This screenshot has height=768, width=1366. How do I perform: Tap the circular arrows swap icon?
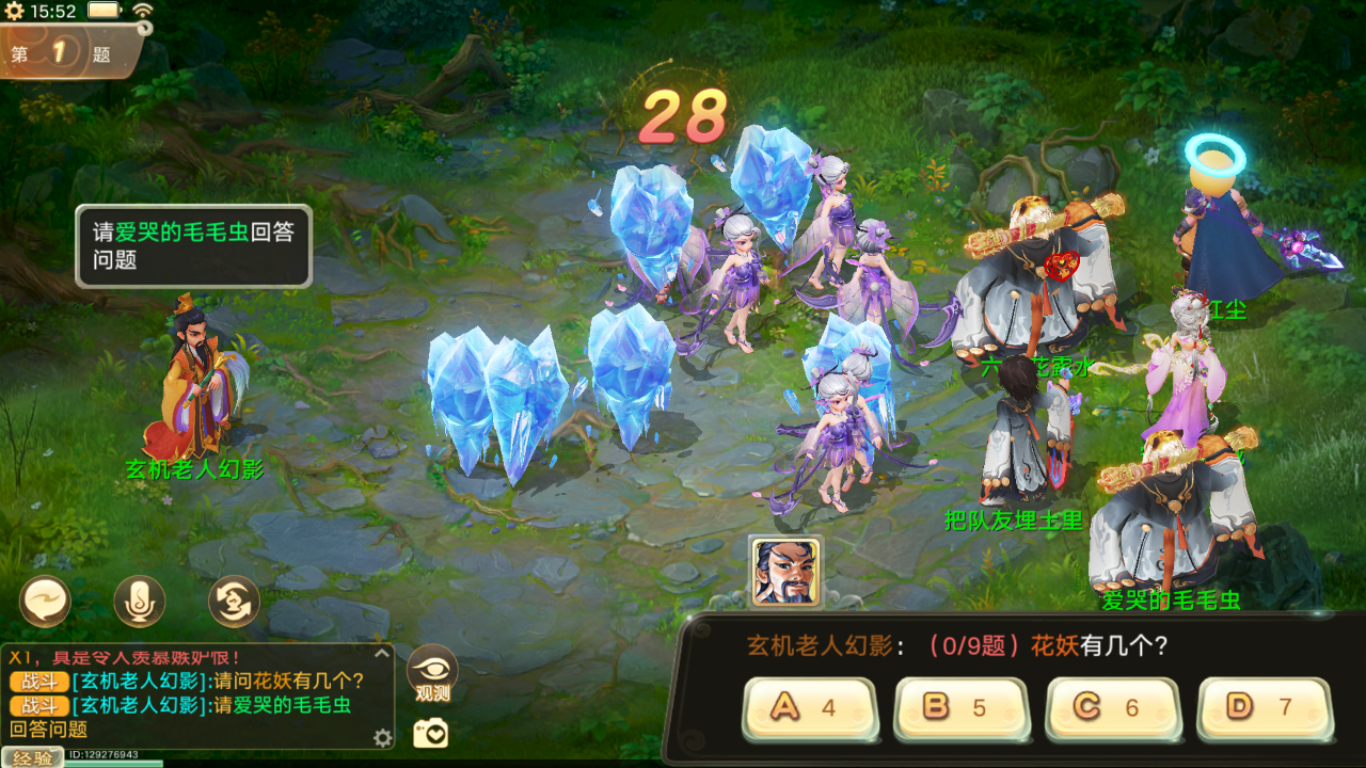(x=234, y=602)
